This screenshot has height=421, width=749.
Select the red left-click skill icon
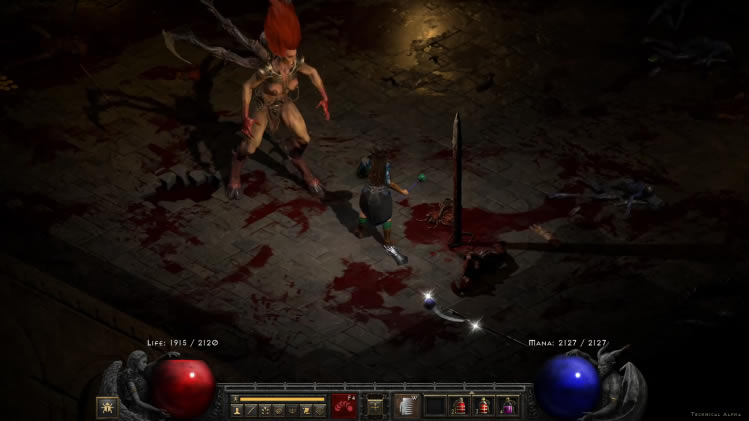[x=343, y=406]
